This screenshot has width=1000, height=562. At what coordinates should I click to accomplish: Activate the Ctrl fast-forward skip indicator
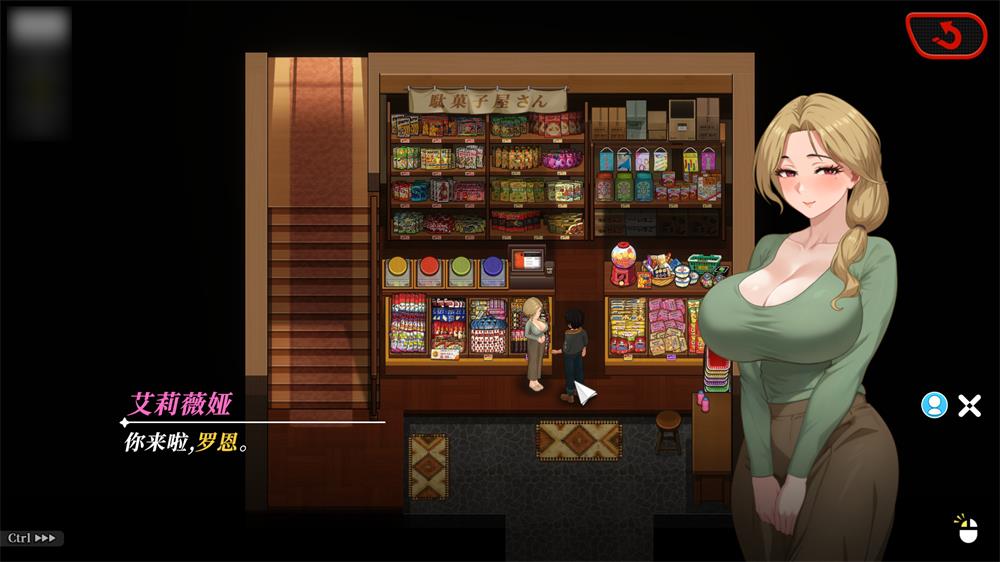point(32,538)
